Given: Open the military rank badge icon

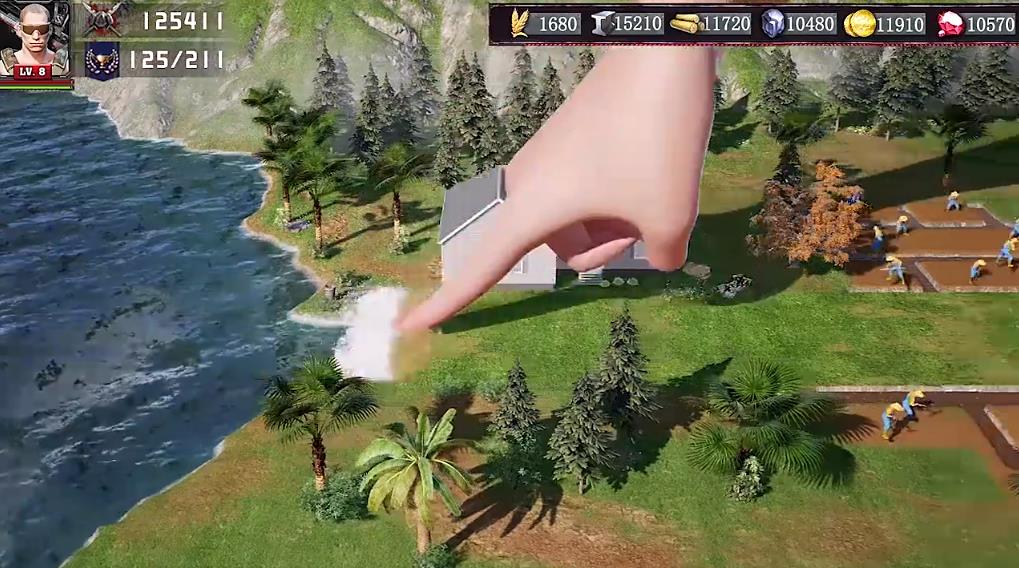Looking at the screenshot, I should point(101,59).
